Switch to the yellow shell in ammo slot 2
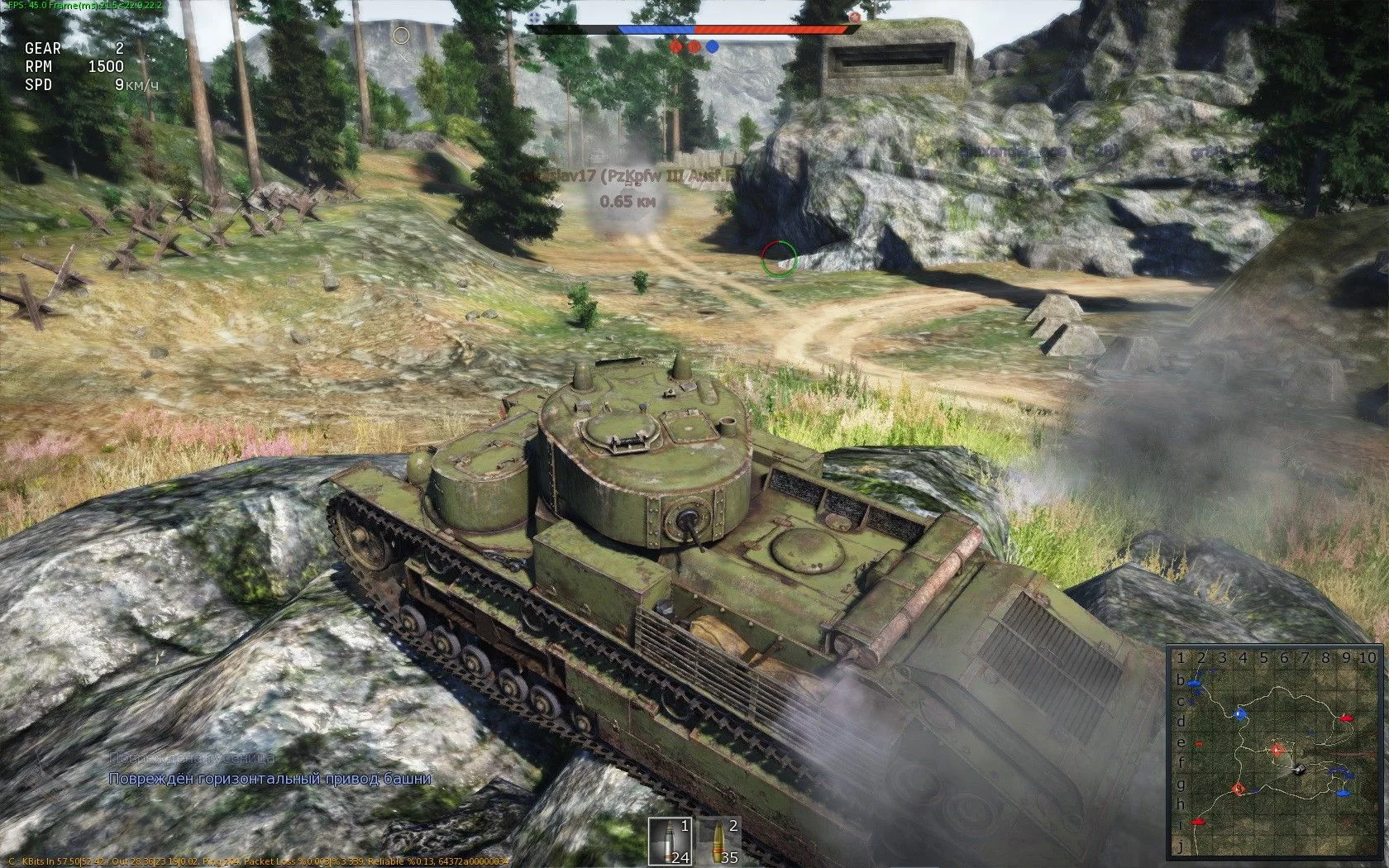This screenshot has width=1389, height=868. (x=718, y=842)
